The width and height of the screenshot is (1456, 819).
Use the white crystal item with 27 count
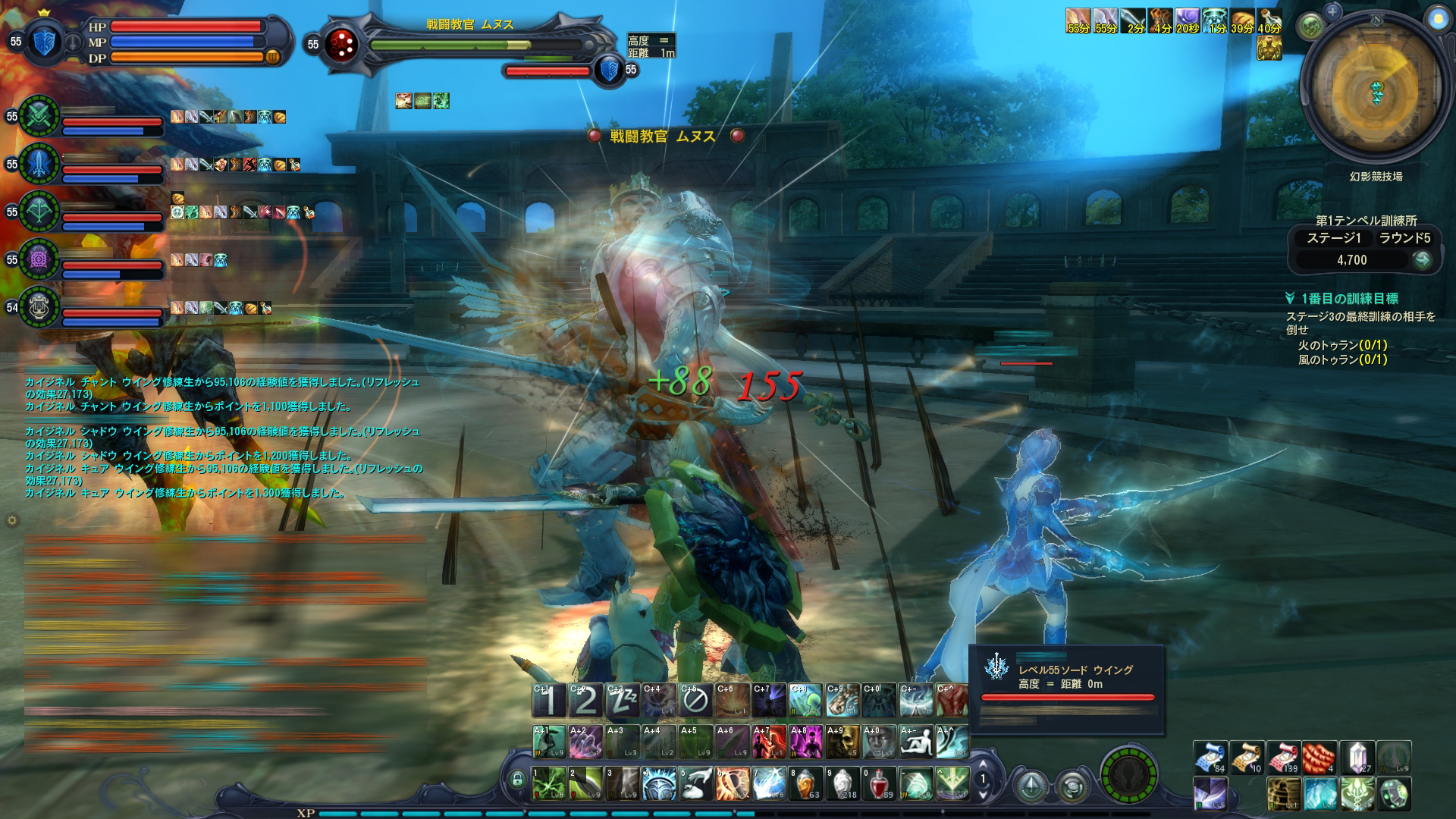pyautogui.click(x=1357, y=758)
